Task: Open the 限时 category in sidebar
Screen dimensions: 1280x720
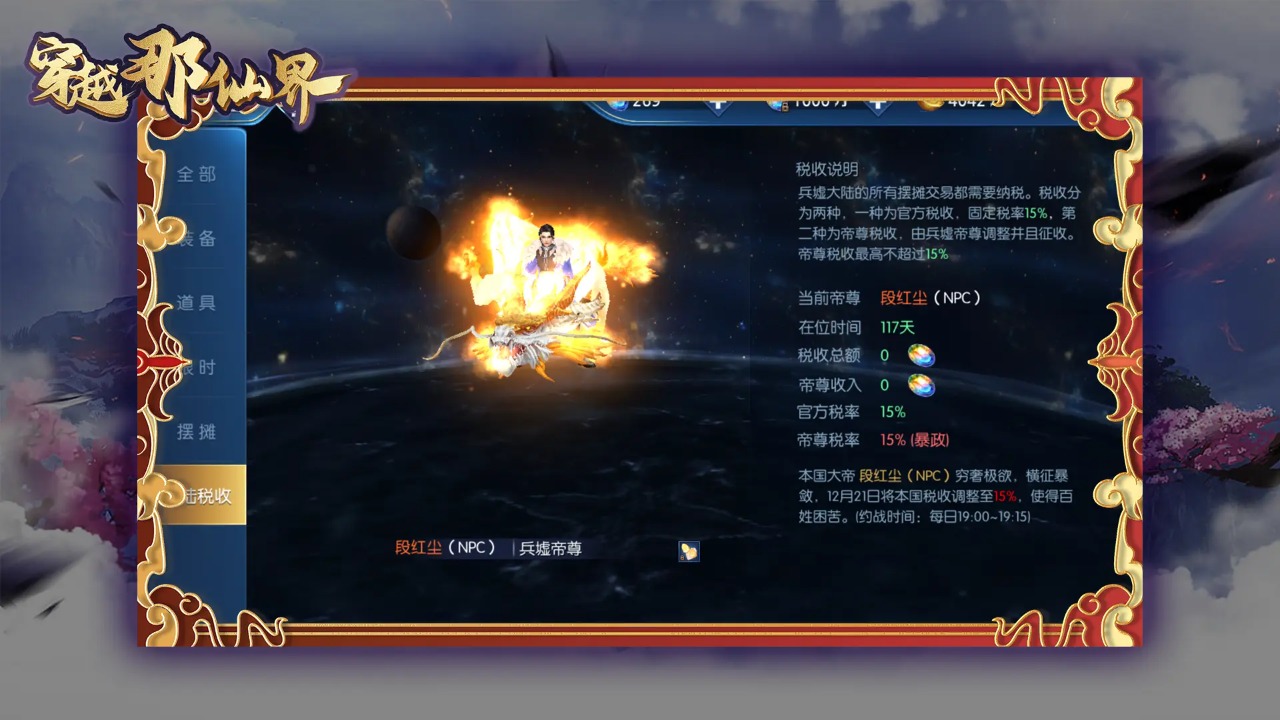Action: point(200,366)
